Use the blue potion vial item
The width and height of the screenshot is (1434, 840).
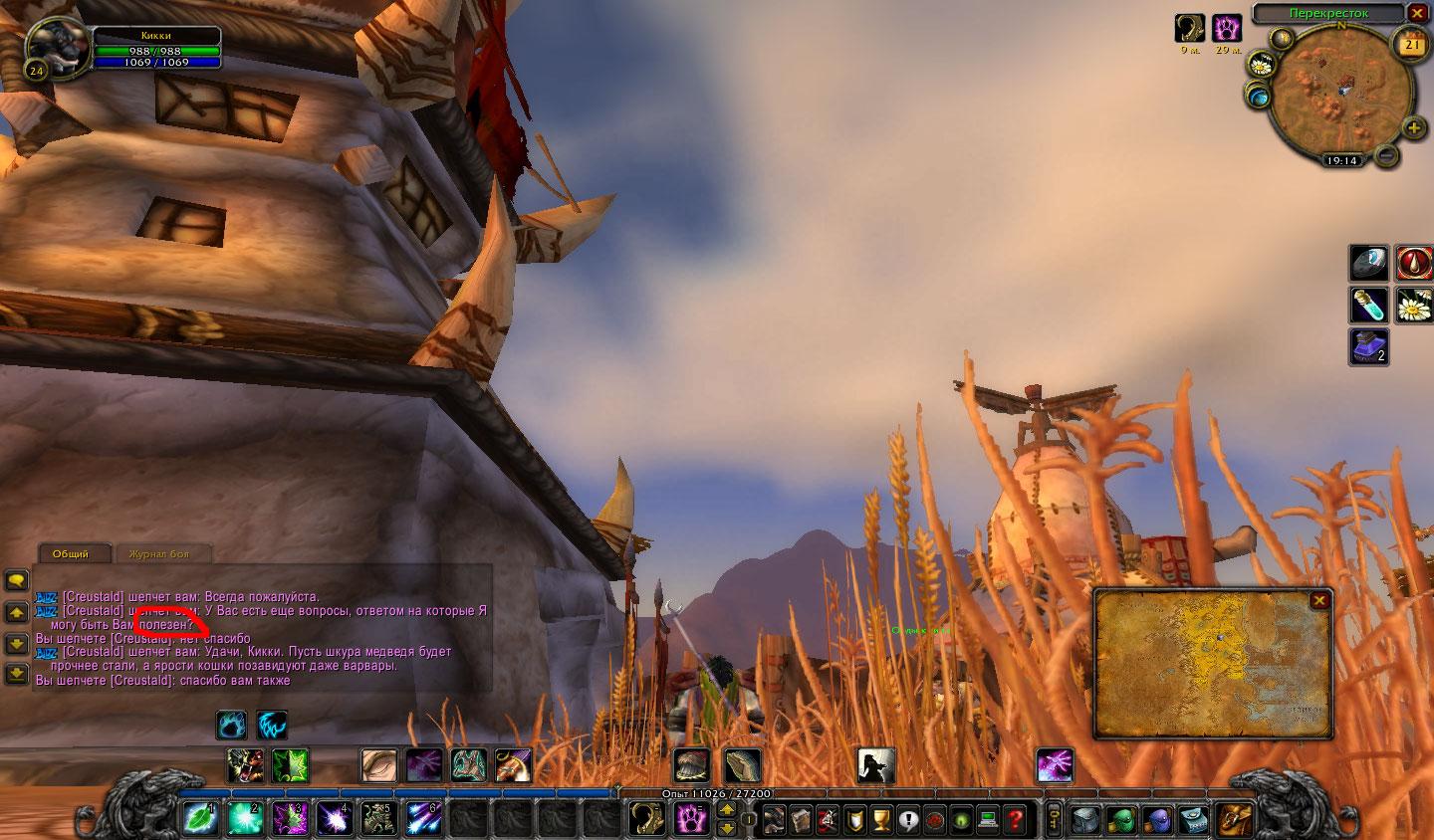(1368, 304)
